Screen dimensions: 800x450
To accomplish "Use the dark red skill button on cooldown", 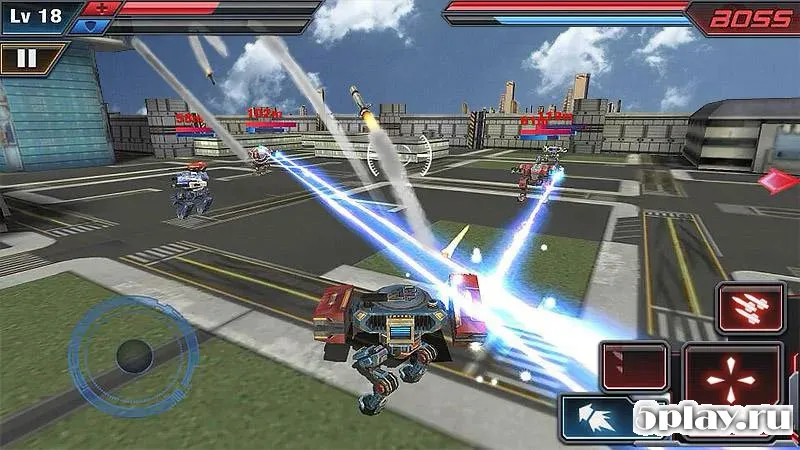I will click(634, 365).
